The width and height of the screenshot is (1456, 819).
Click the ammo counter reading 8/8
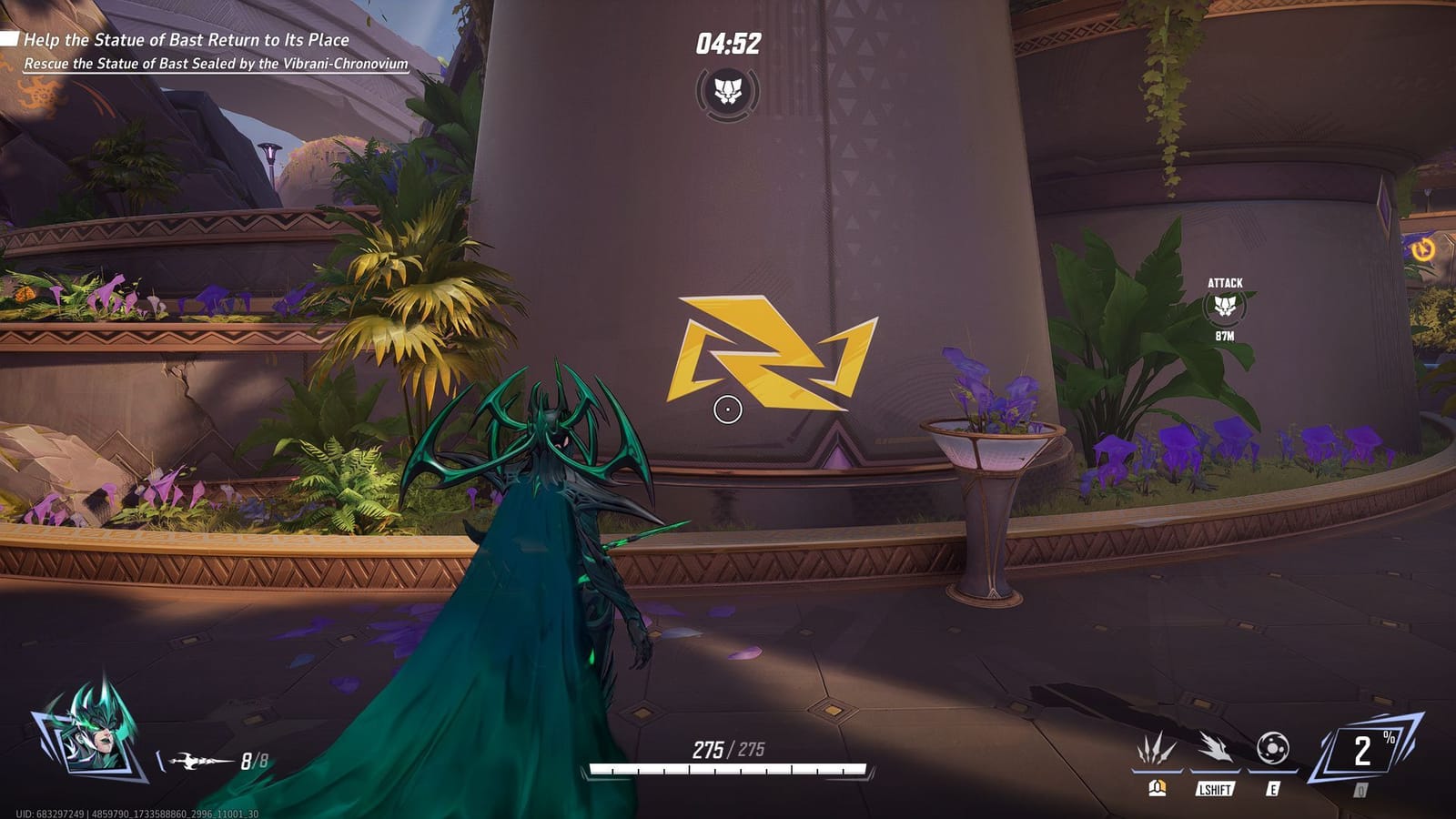[x=252, y=761]
